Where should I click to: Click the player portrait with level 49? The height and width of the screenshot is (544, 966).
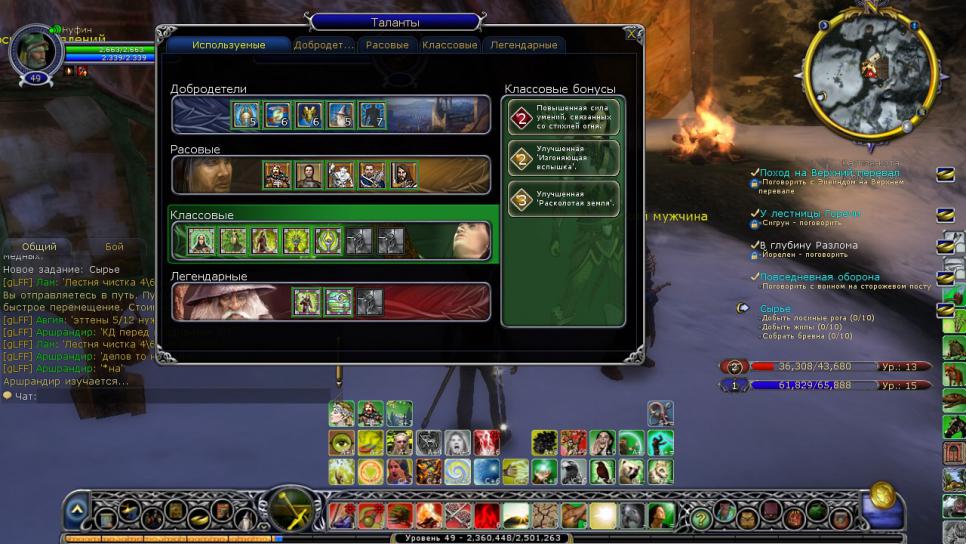click(37, 53)
